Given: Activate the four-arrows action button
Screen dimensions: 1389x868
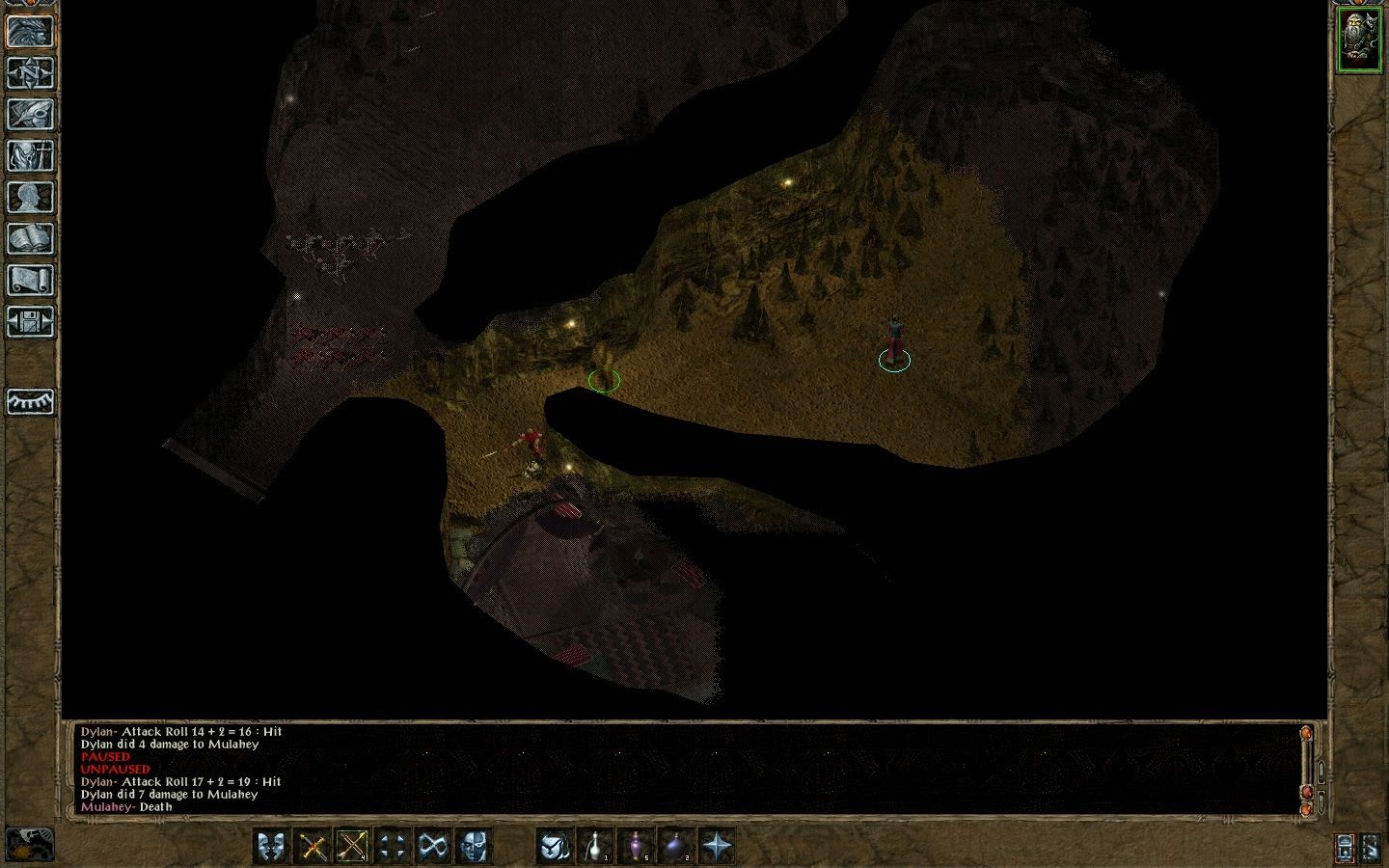Looking at the screenshot, I should (x=393, y=847).
